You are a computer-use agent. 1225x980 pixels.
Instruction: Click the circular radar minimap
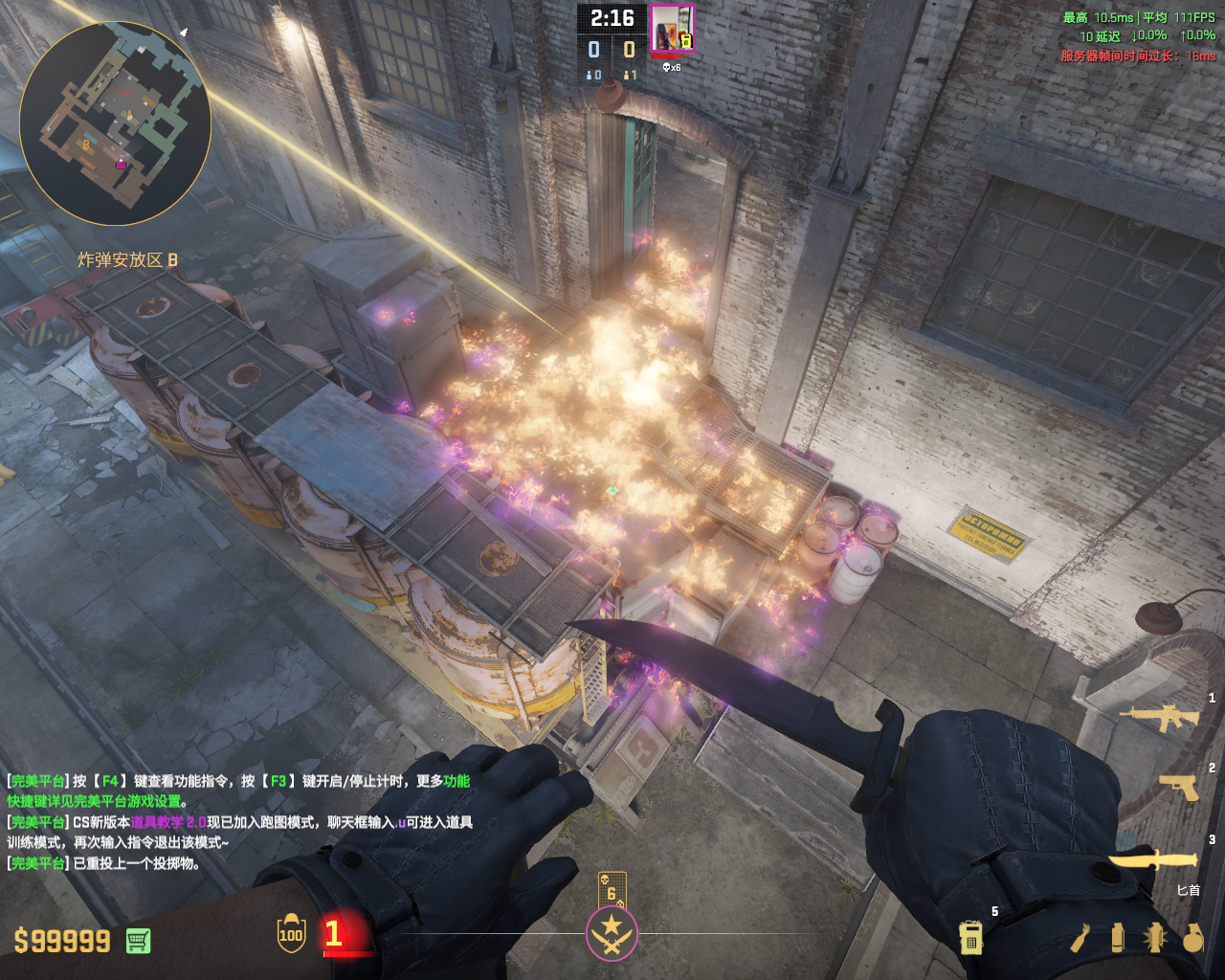point(115,117)
